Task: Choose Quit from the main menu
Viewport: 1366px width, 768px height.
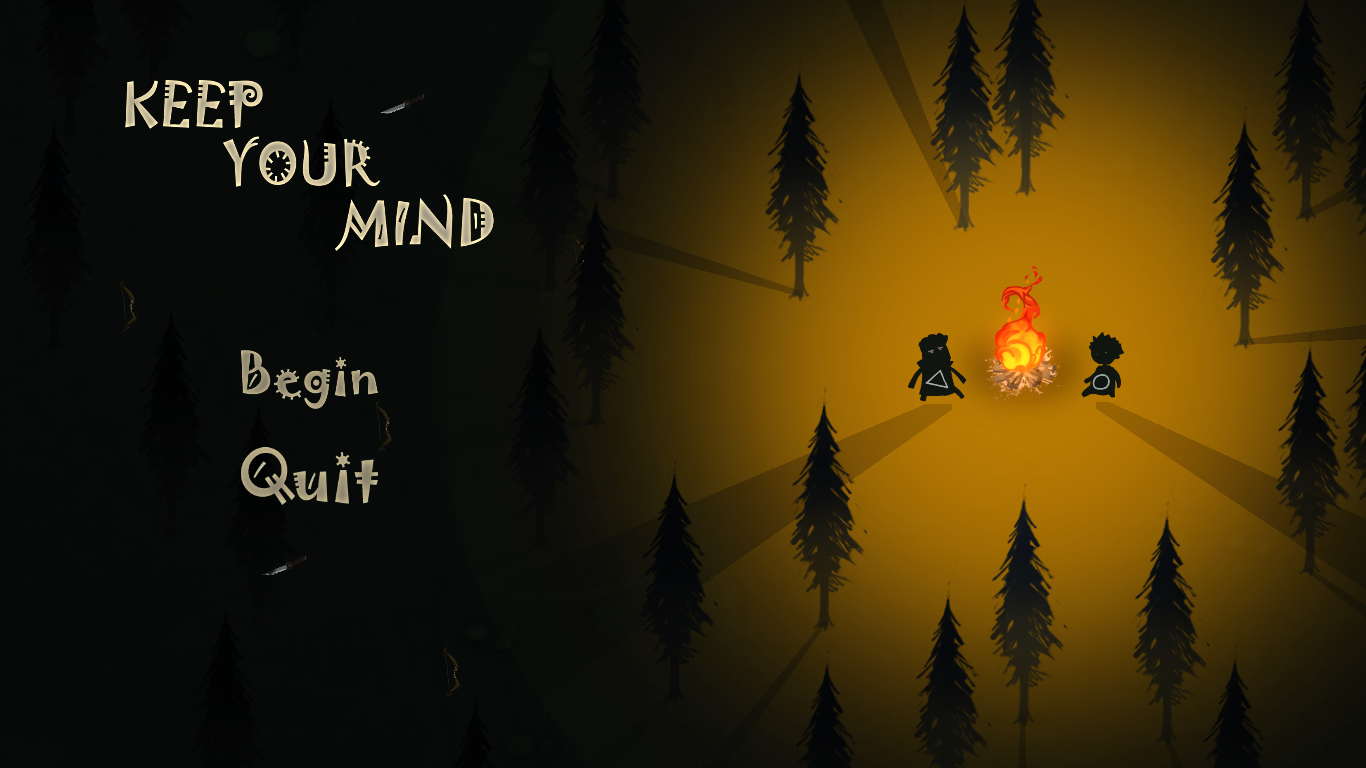Action: click(x=310, y=478)
